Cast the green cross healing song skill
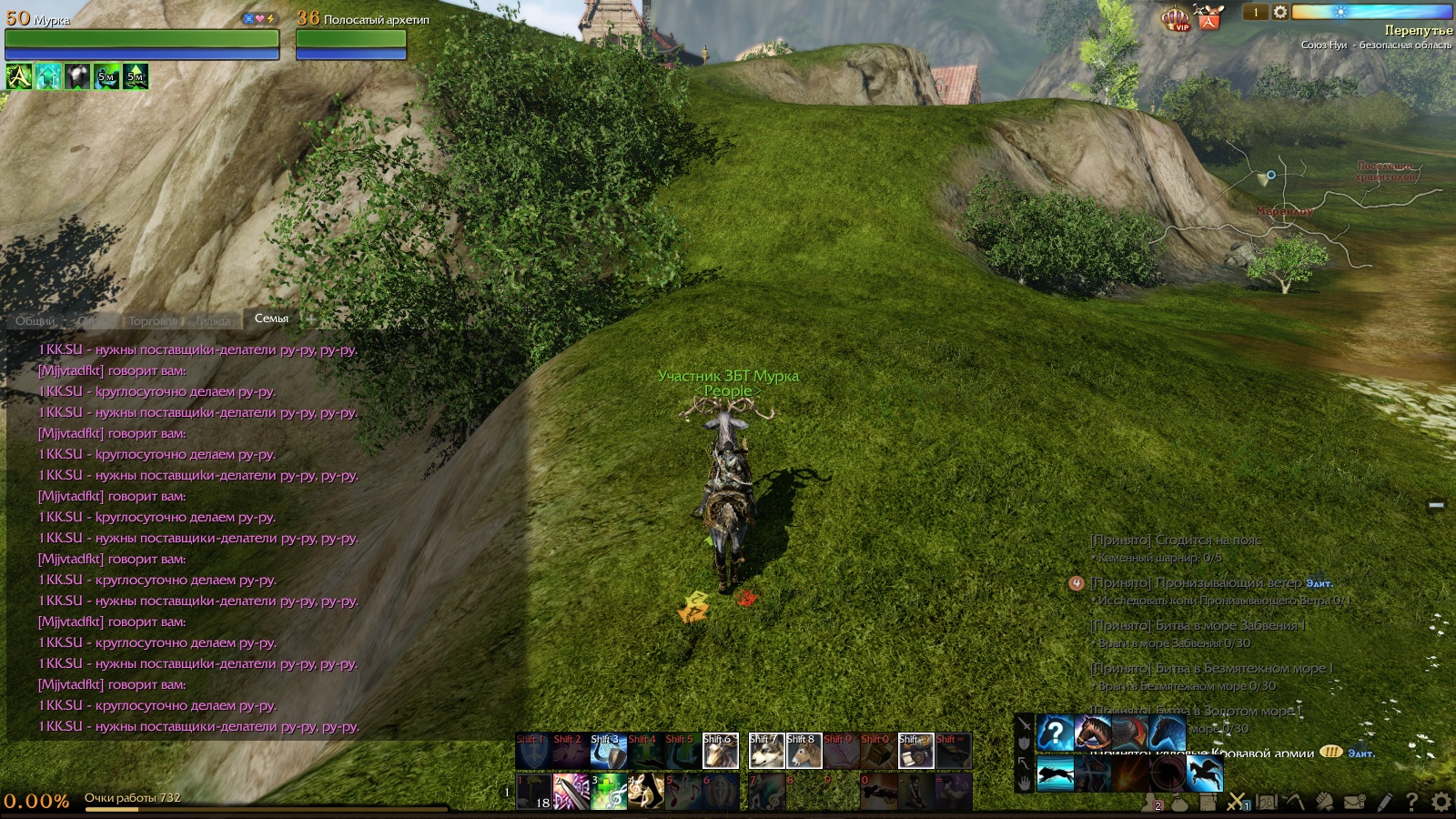Image resolution: width=1456 pixels, height=819 pixels. (x=608, y=792)
